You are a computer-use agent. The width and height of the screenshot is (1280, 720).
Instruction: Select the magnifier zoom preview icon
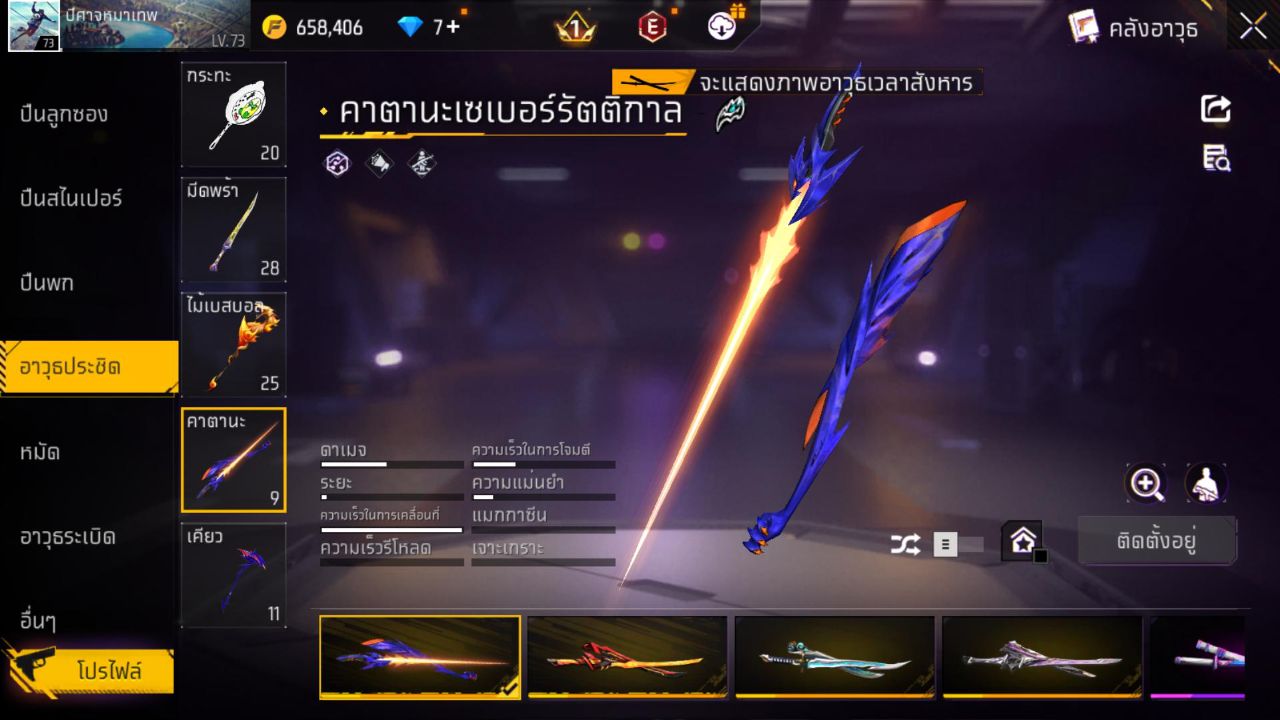pos(1146,485)
